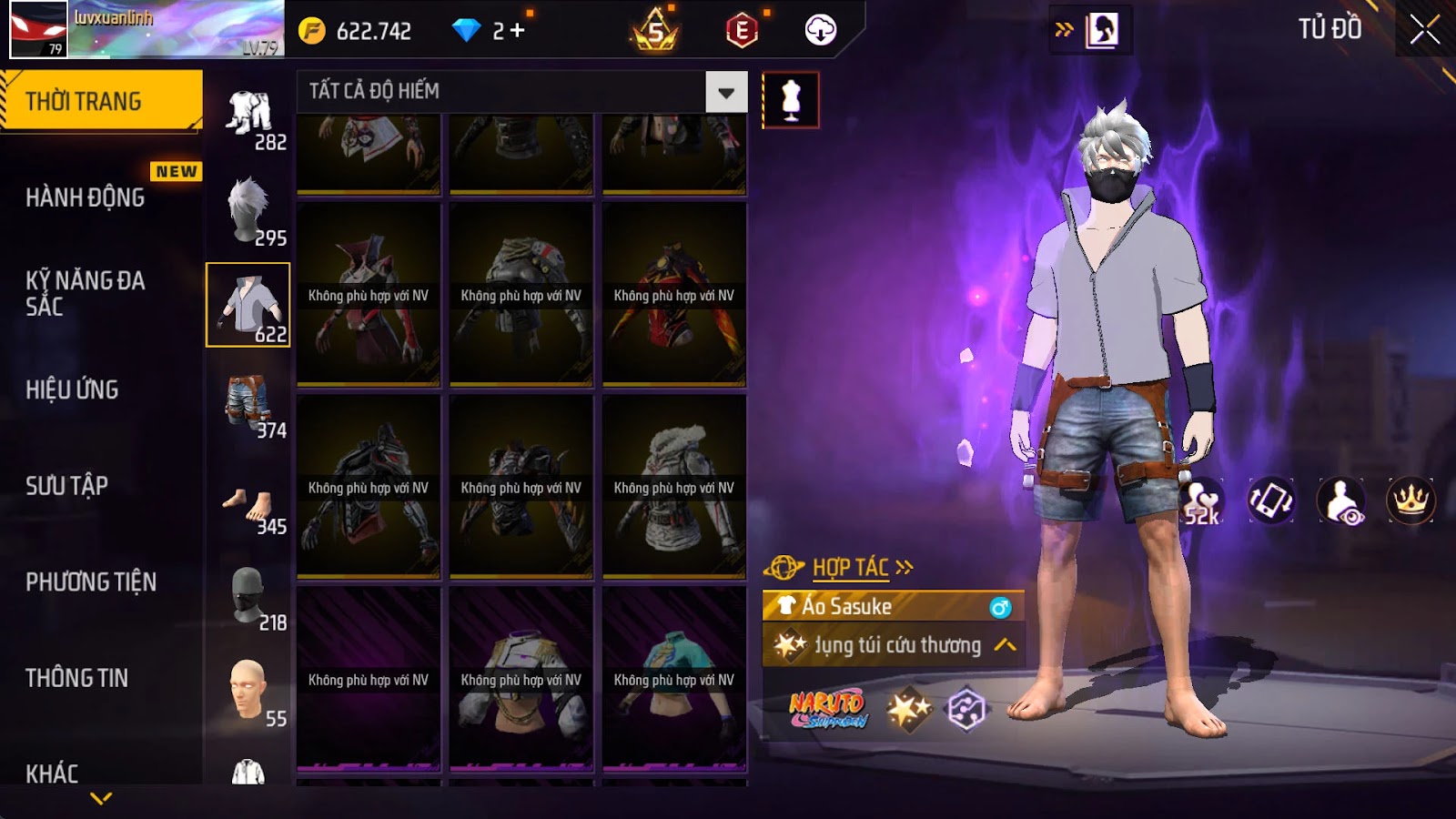The width and height of the screenshot is (1456, 819).
Task: Select the white fur-hooded jacket item
Action: [x=673, y=487]
